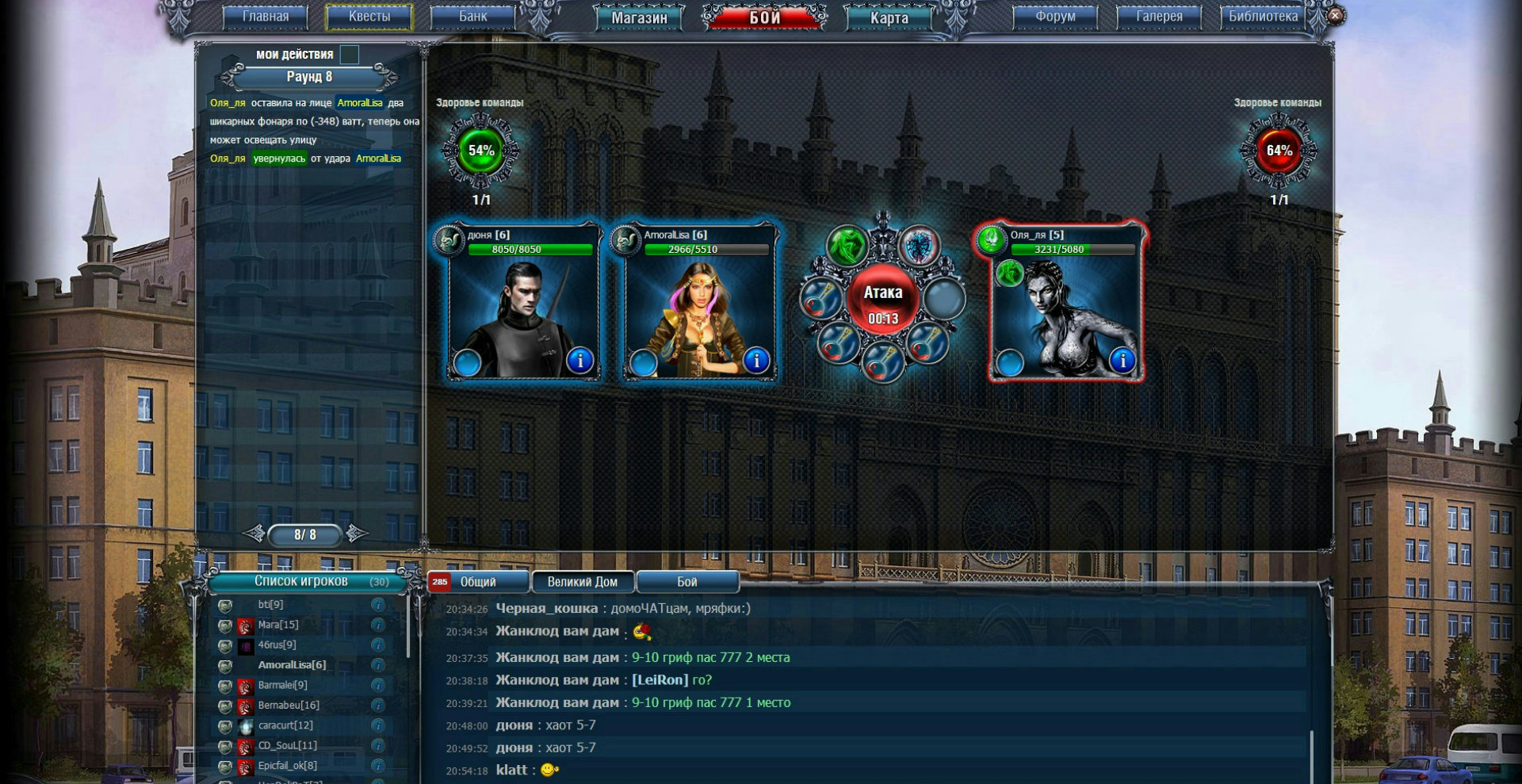Go to the Банк bank

tap(473, 17)
